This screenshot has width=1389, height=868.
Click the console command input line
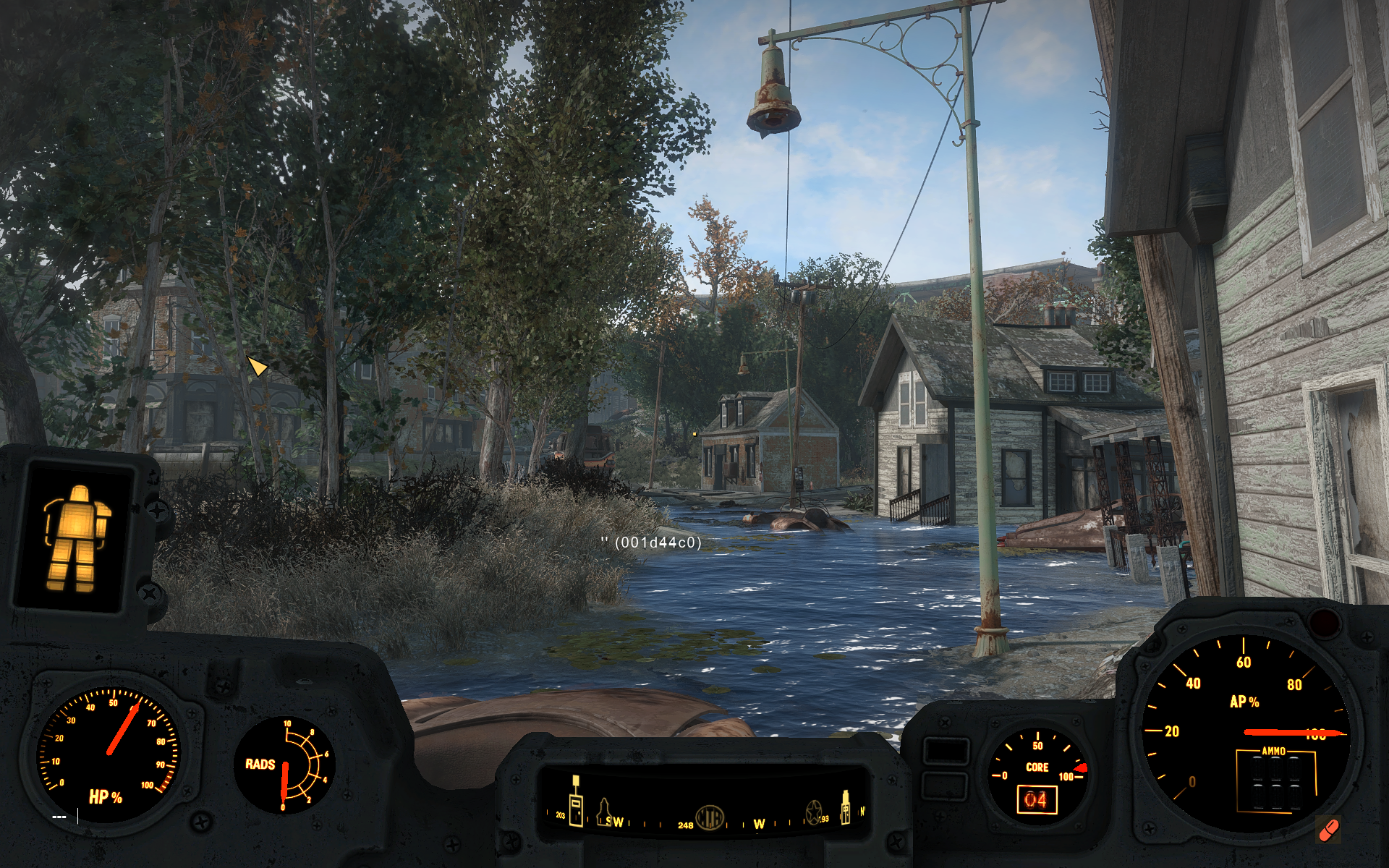click(65, 817)
